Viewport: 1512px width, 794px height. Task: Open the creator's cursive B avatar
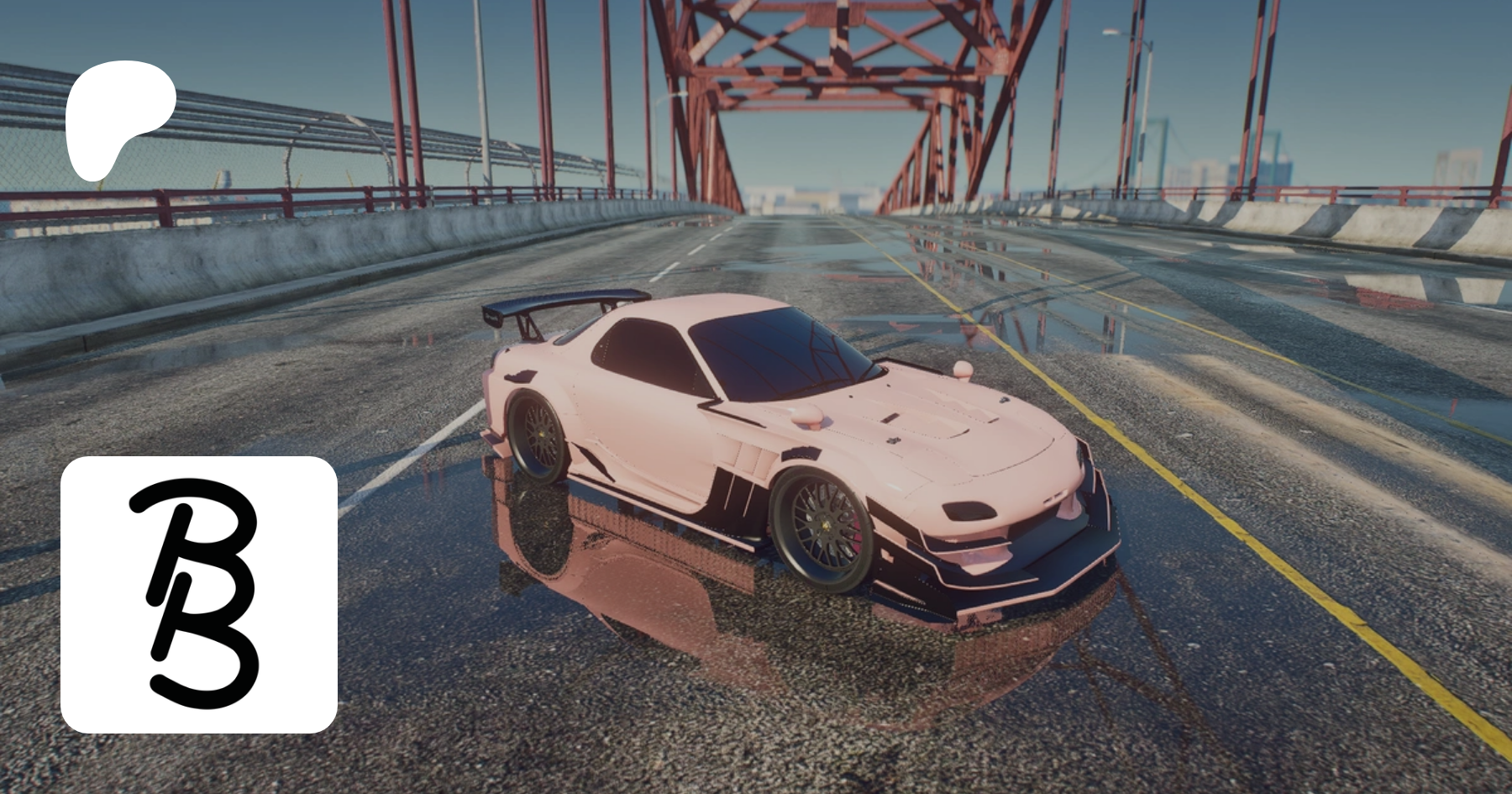(x=199, y=594)
